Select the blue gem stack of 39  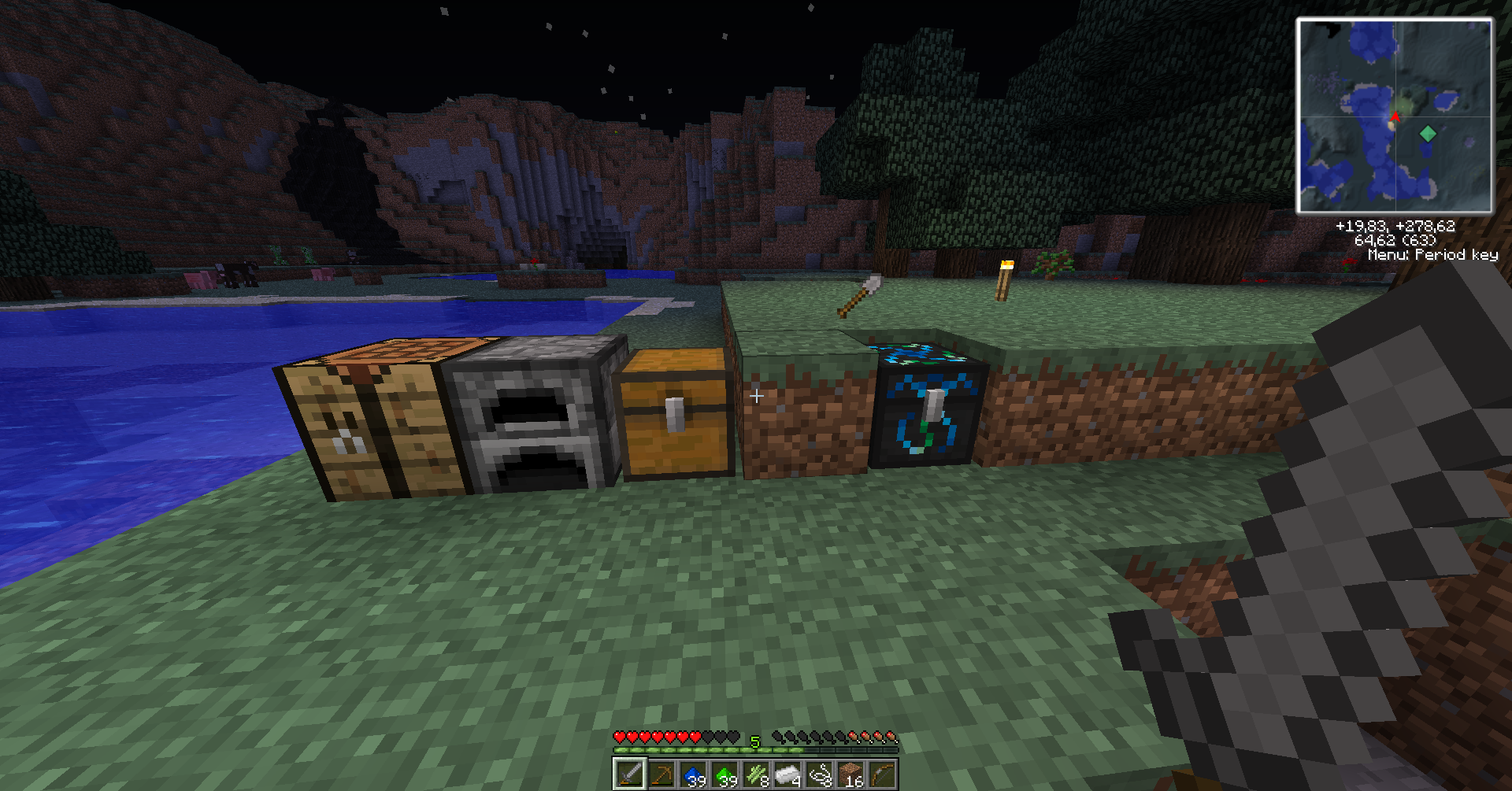pyautogui.click(x=693, y=774)
